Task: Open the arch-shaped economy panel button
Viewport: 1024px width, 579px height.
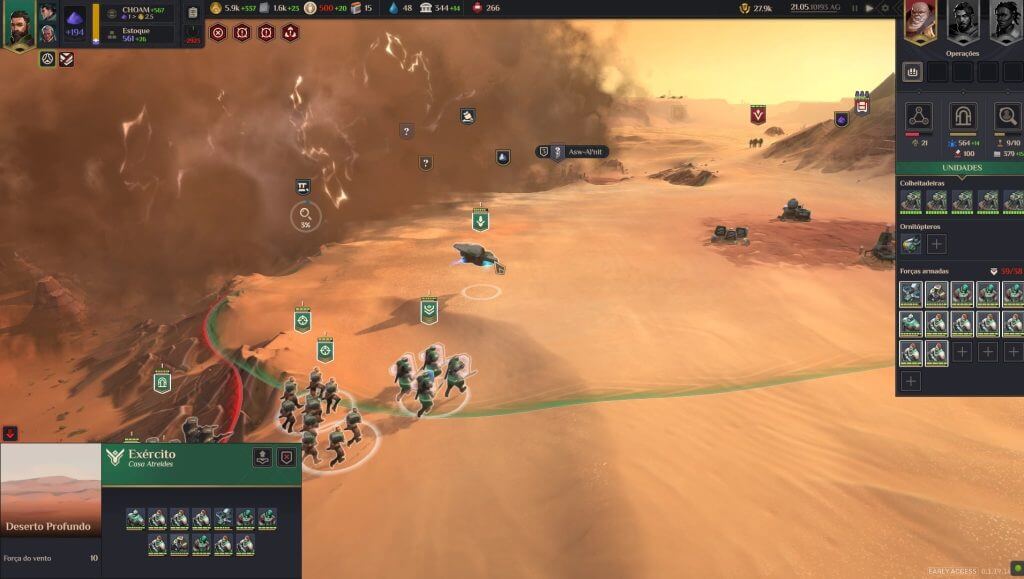Action: [x=963, y=116]
